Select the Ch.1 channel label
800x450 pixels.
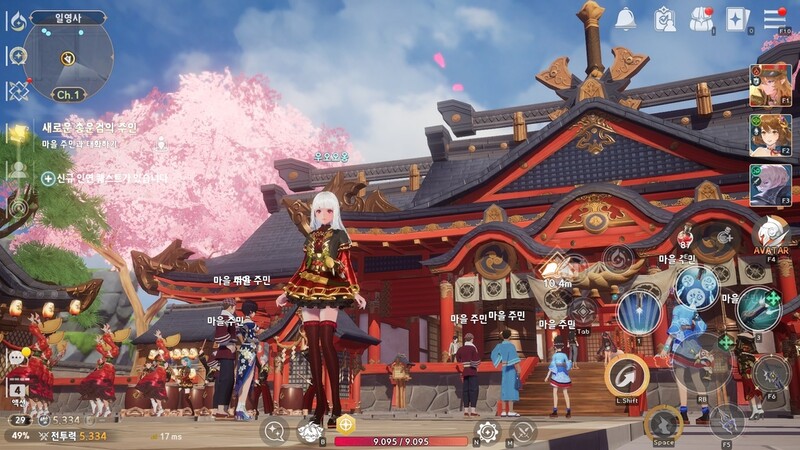click(67, 95)
